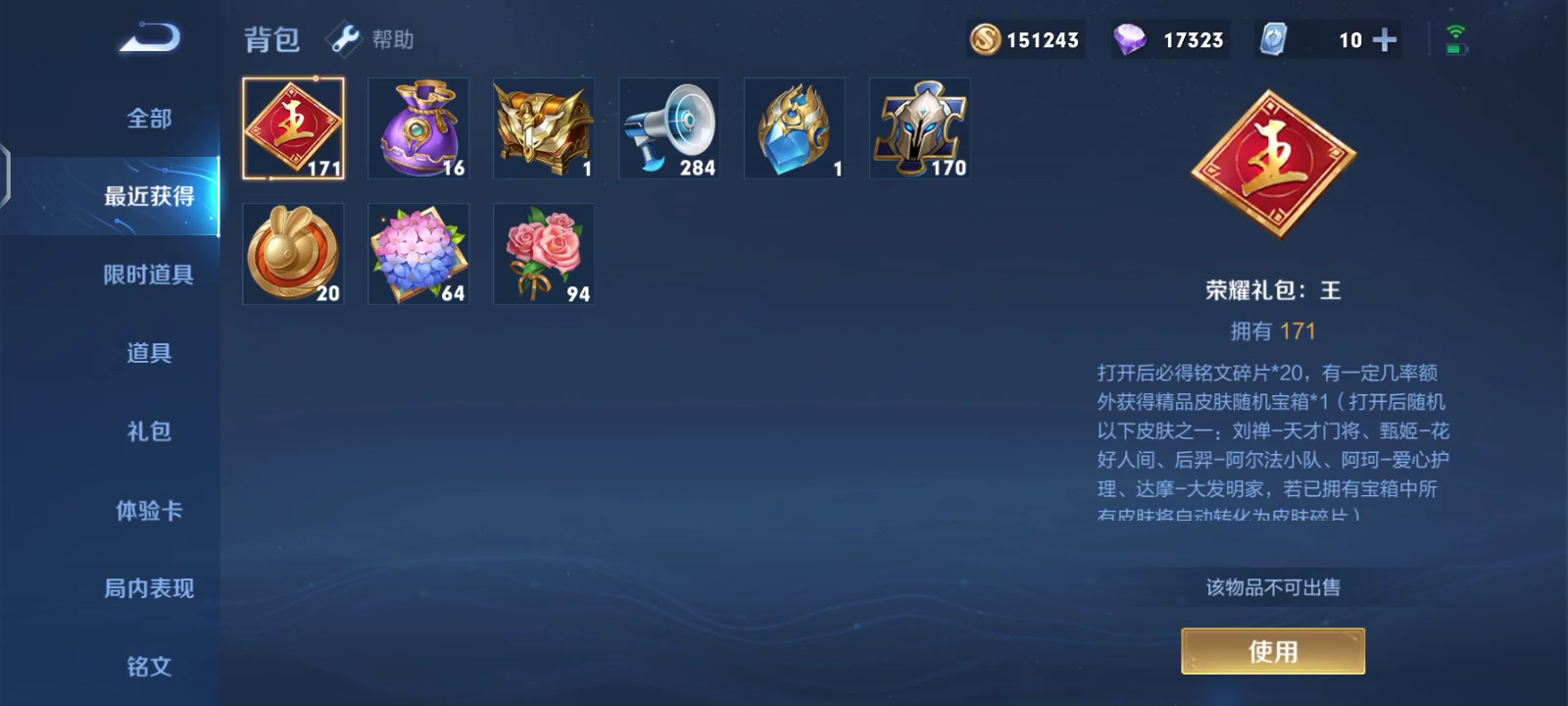Select the megaphone item with 284
Viewport: 1568px width, 706px height.
(x=669, y=128)
